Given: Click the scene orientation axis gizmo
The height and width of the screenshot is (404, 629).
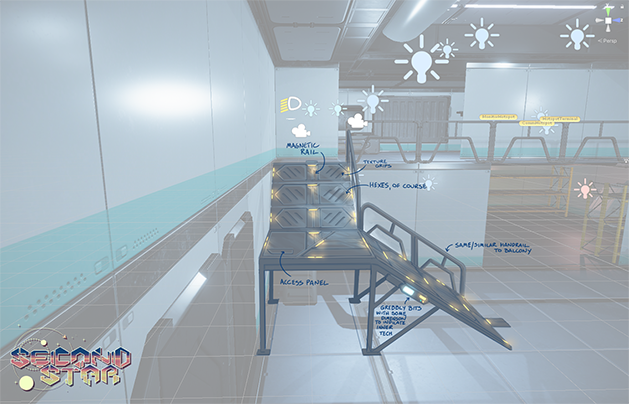Looking at the screenshot, I should click(x=607, y=20).
